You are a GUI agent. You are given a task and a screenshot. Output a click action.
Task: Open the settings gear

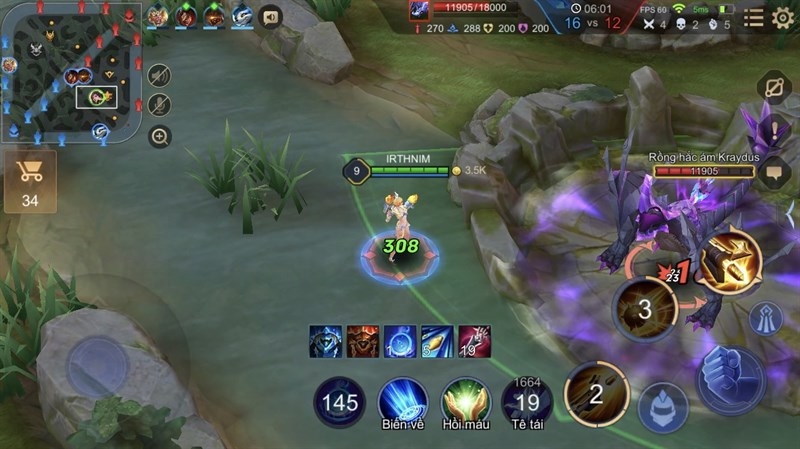(783, 18)
